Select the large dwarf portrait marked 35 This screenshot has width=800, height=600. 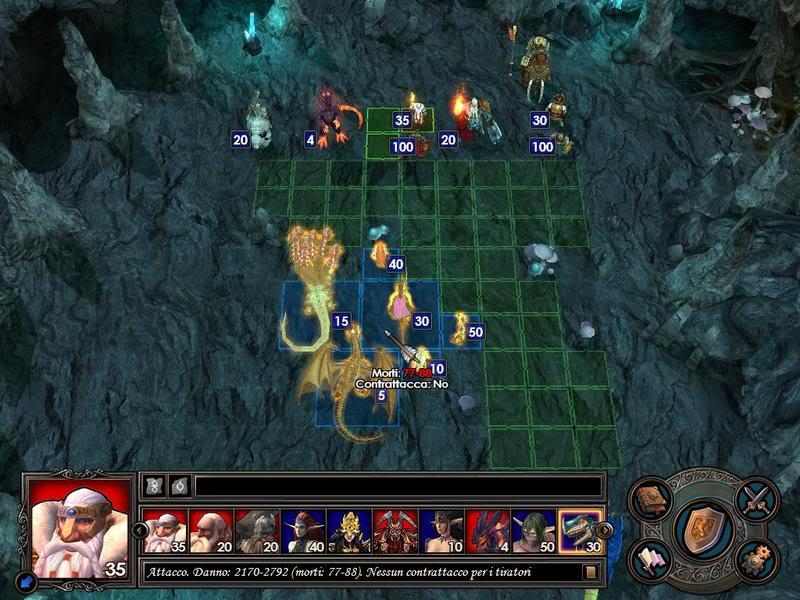click(77, 527)
